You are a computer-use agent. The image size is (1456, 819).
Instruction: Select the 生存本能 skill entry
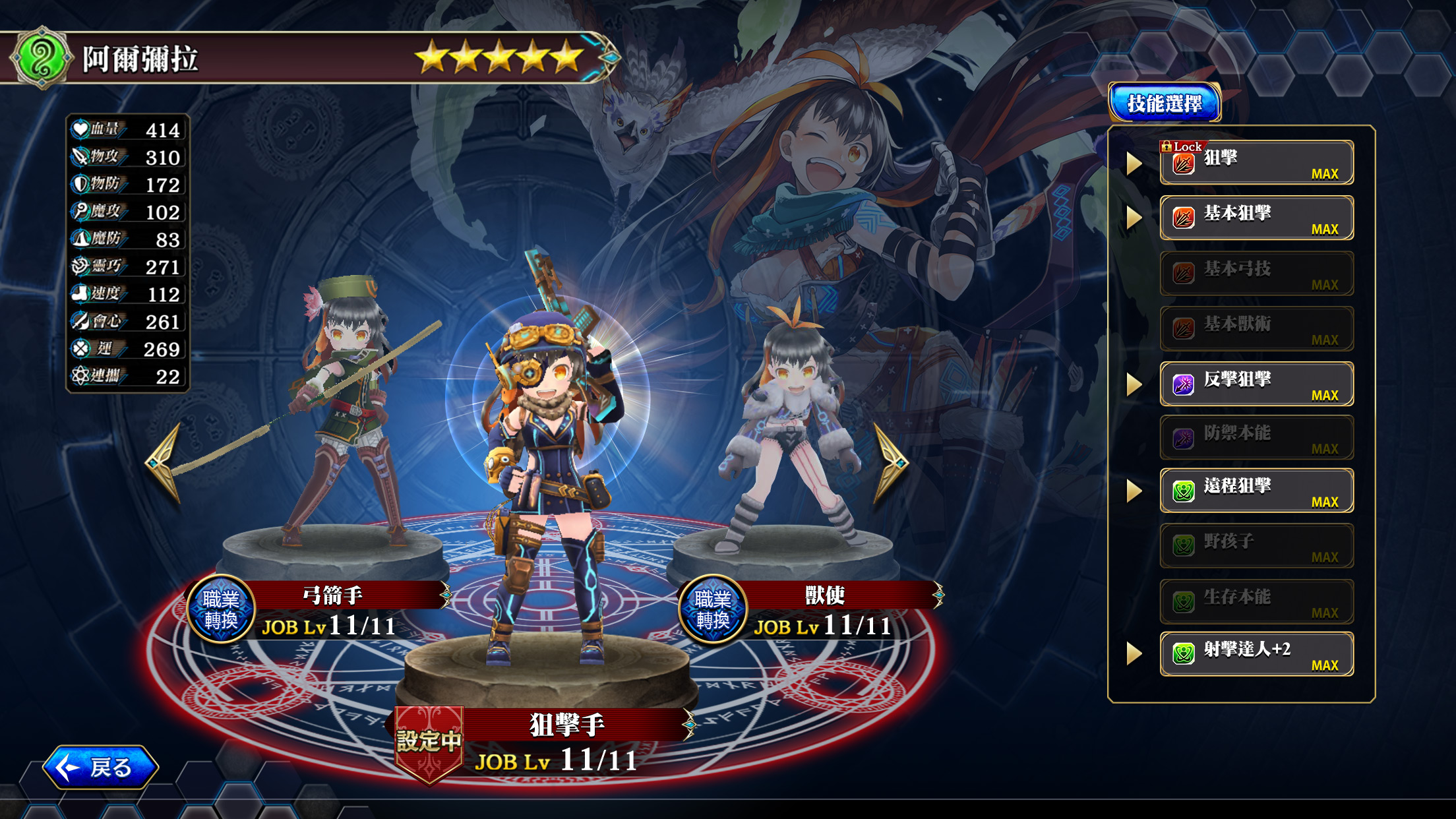click(x=1256, y=601)
